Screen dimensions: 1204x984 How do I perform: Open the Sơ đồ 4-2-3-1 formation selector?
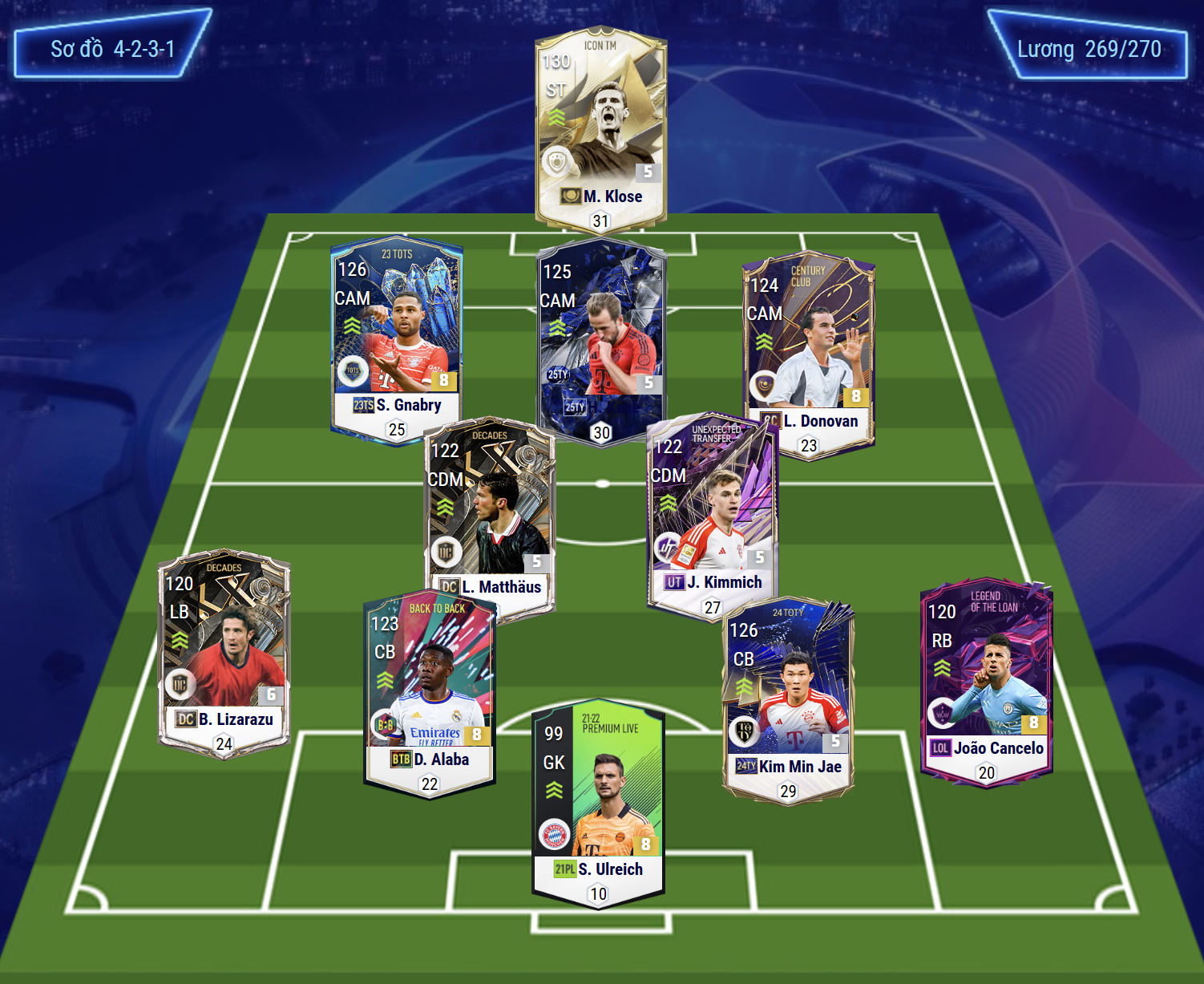[112, 48]
